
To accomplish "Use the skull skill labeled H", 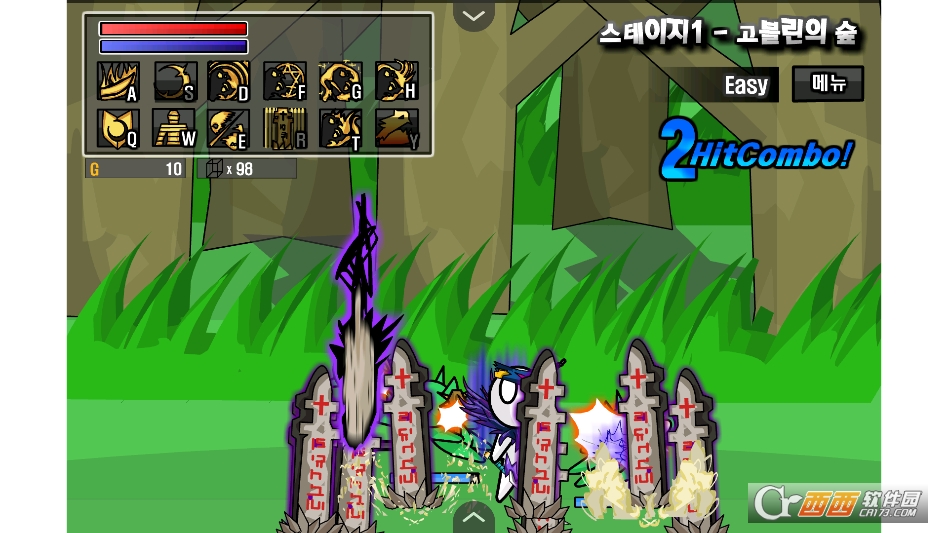I will click(x=396, y=81).
